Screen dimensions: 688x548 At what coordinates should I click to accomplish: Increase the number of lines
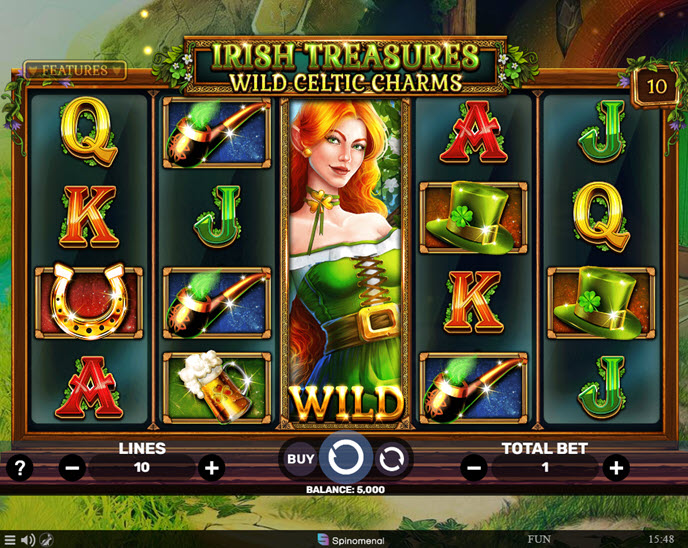pyautogui.click(x=211, y=467)
